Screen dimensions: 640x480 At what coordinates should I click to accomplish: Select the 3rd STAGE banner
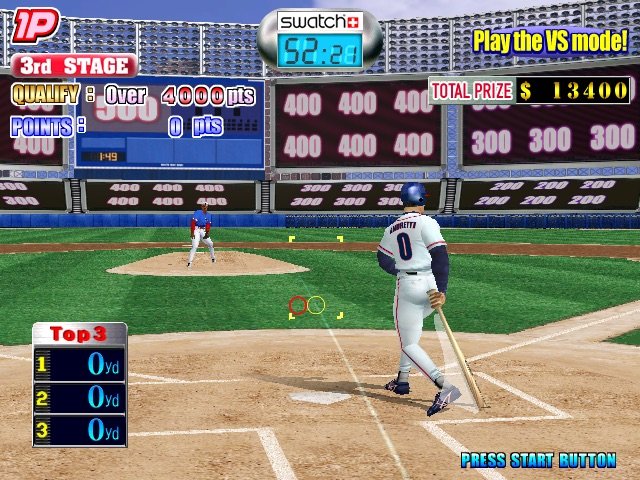pyautogui.click(x=74, y=66)
